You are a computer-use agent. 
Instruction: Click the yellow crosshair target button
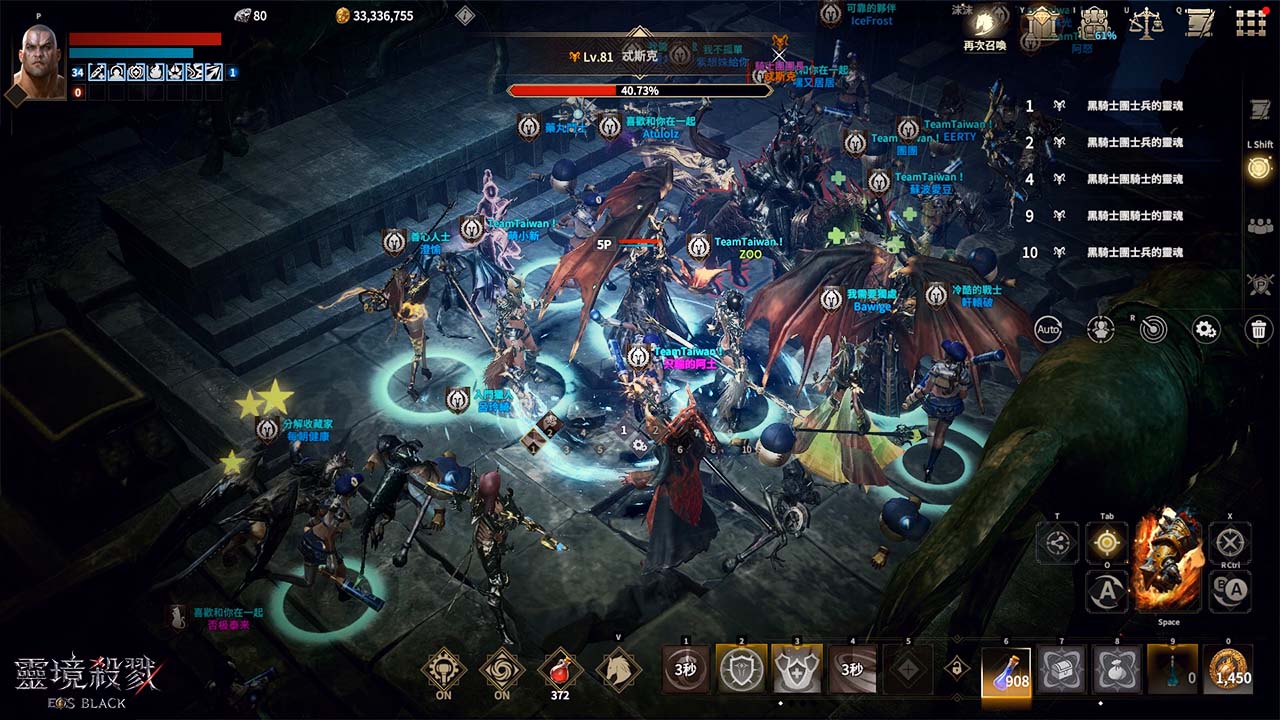pyautogui.click(x=1107, y=543)
